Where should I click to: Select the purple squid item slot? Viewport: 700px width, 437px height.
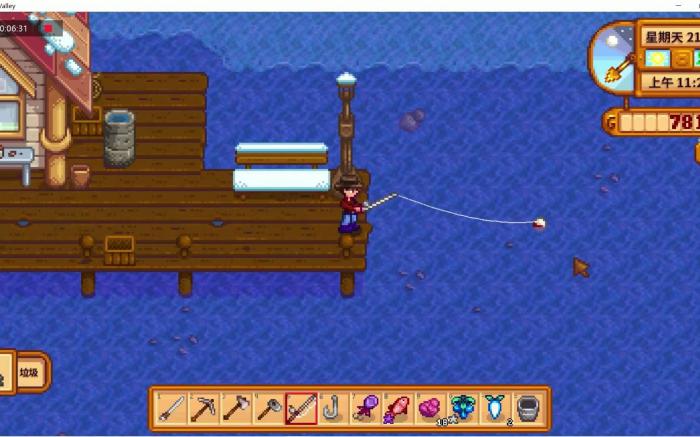pos(365,408)
